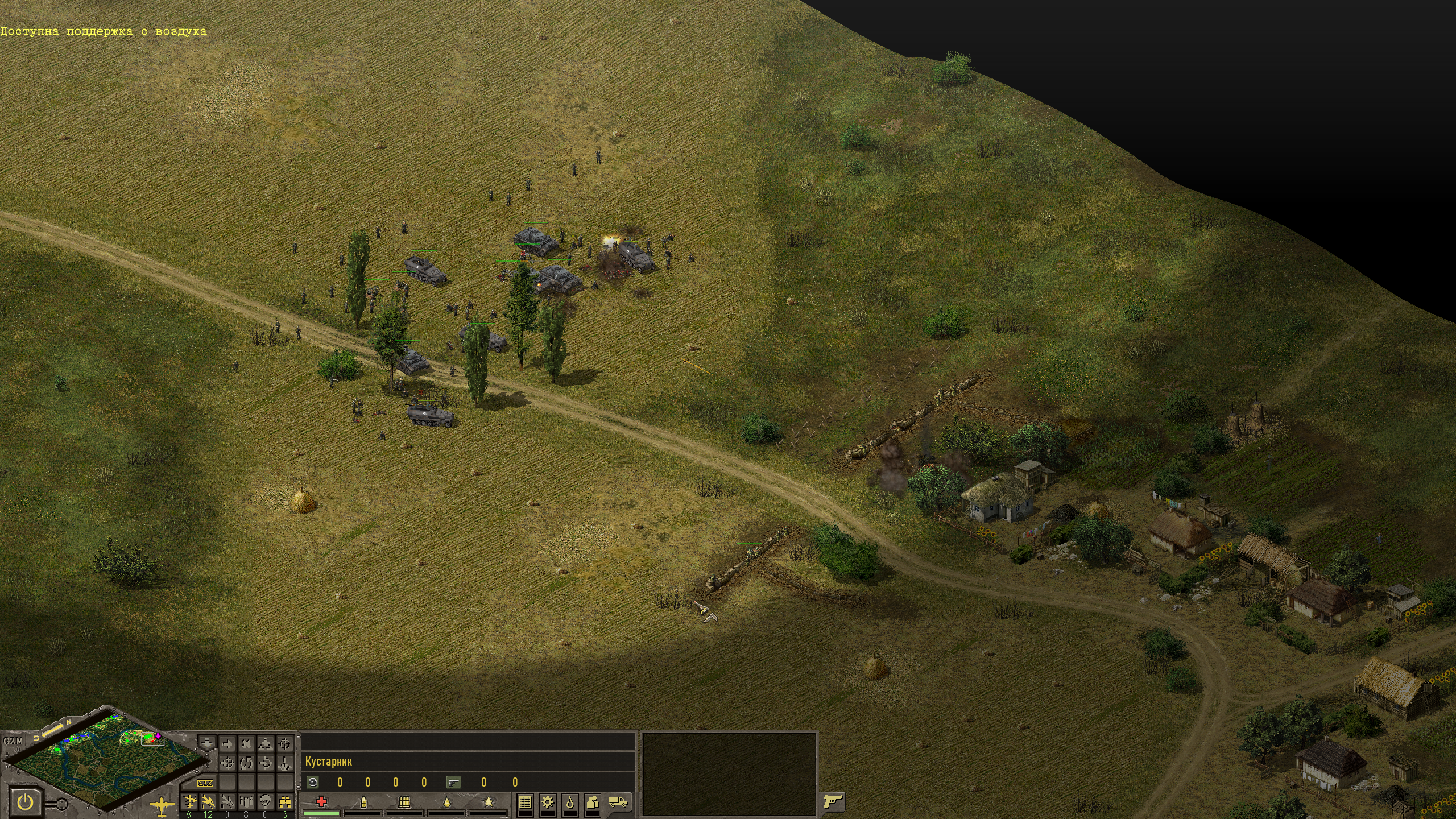
Task: Select the fuel drop button
Action: [570, 803]
